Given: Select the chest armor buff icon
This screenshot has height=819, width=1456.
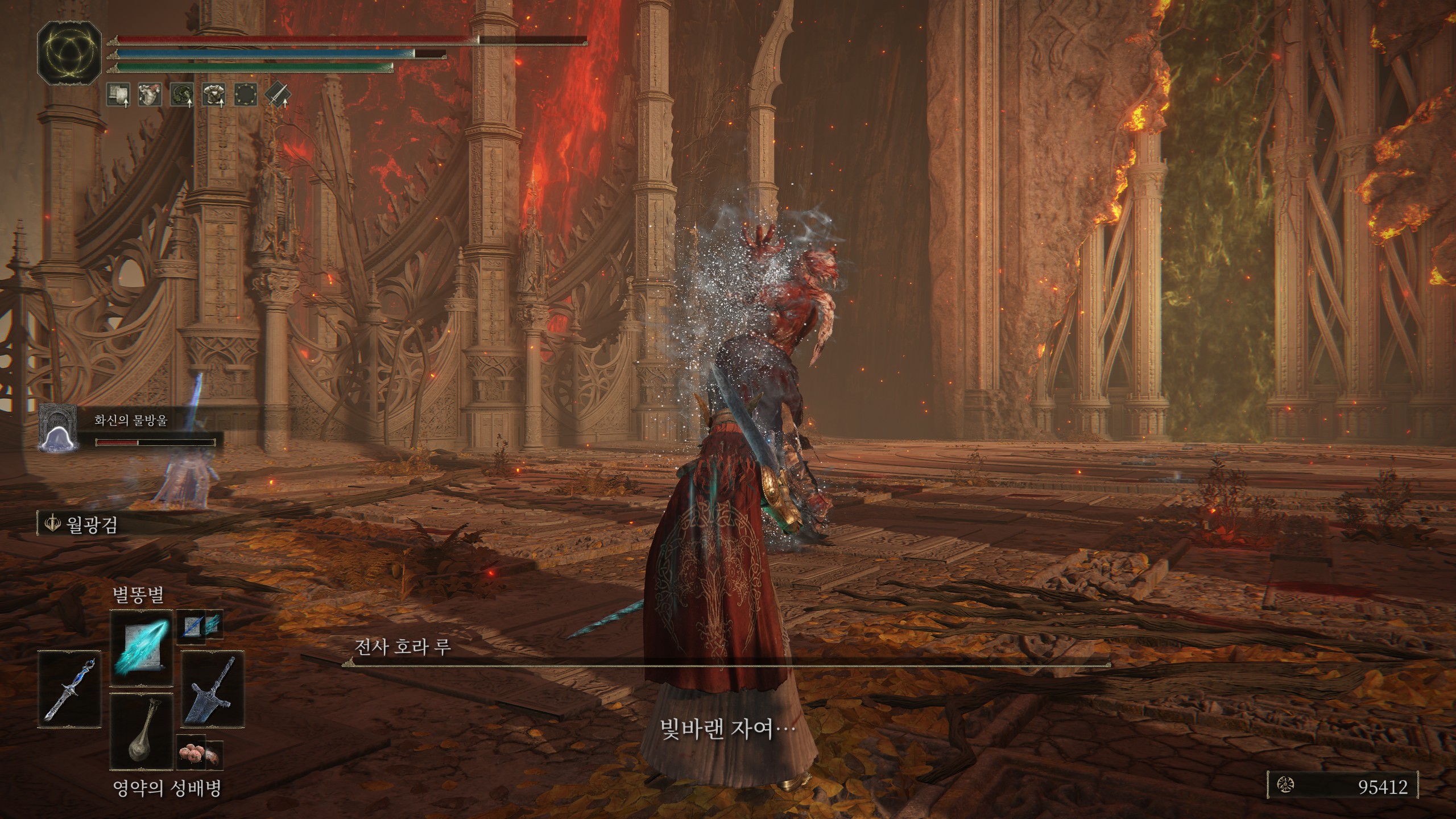Looking at the screenshot, I should tap(214, 94).
